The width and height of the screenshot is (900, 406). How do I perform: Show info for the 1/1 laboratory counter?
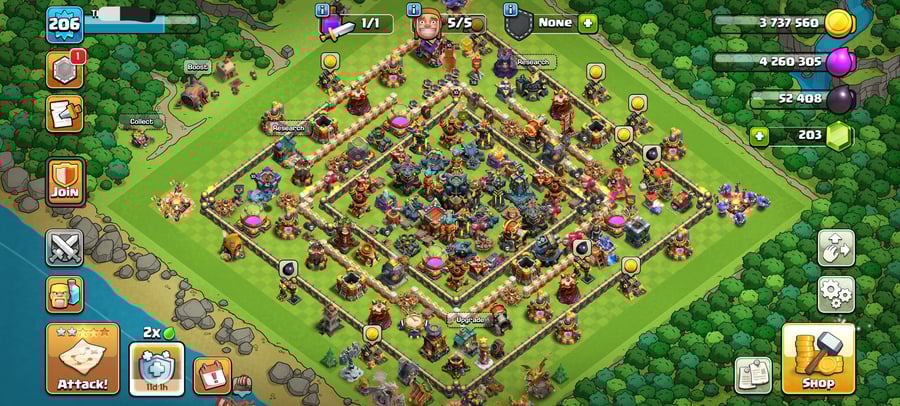pos(323,10)
